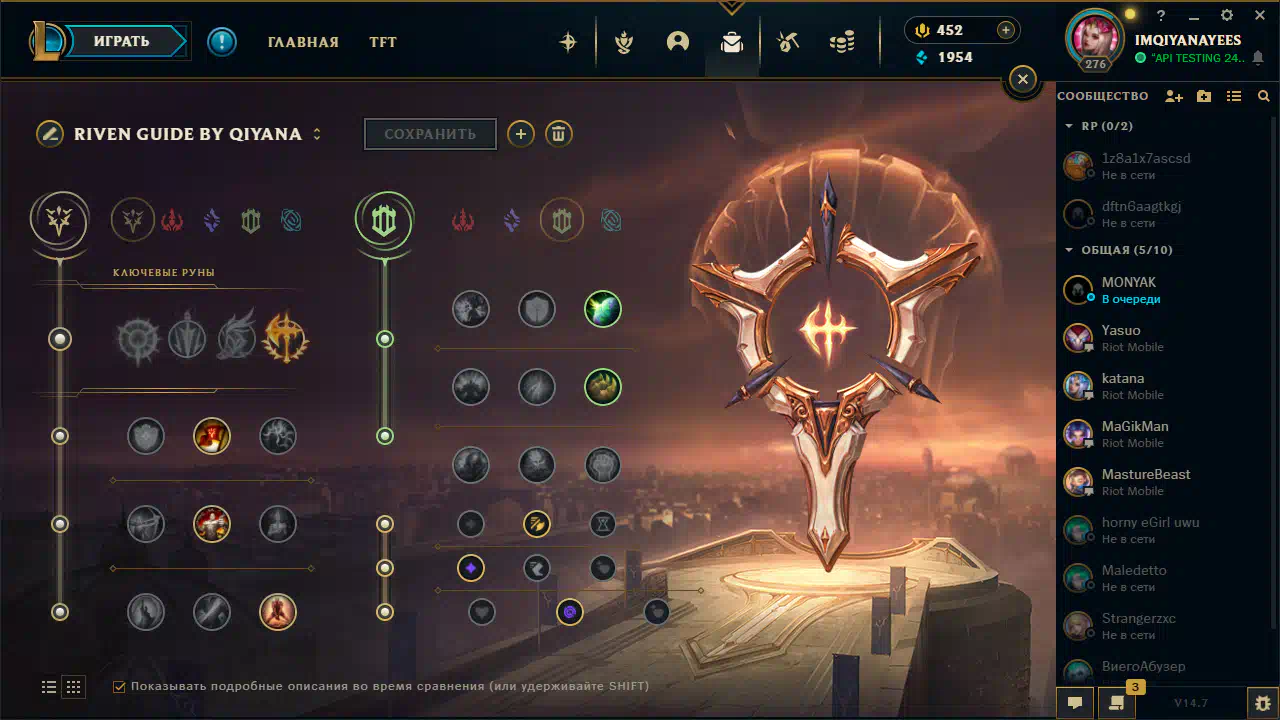This screenshot has height=720, width=1280.
Task: Open the store coins icon
Action: click(842, 42)
